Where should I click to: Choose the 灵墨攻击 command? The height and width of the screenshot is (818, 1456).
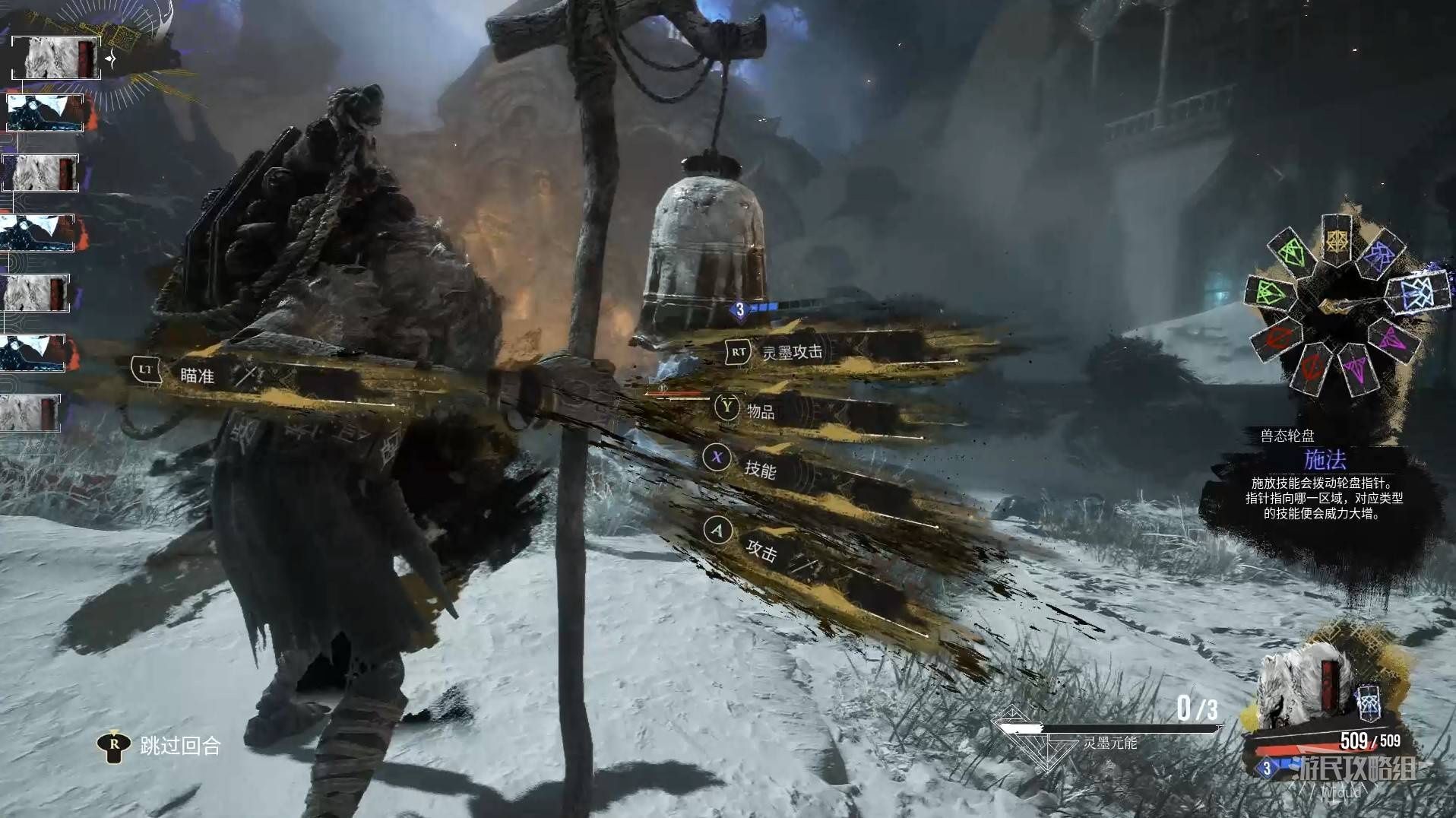point(790,352)
